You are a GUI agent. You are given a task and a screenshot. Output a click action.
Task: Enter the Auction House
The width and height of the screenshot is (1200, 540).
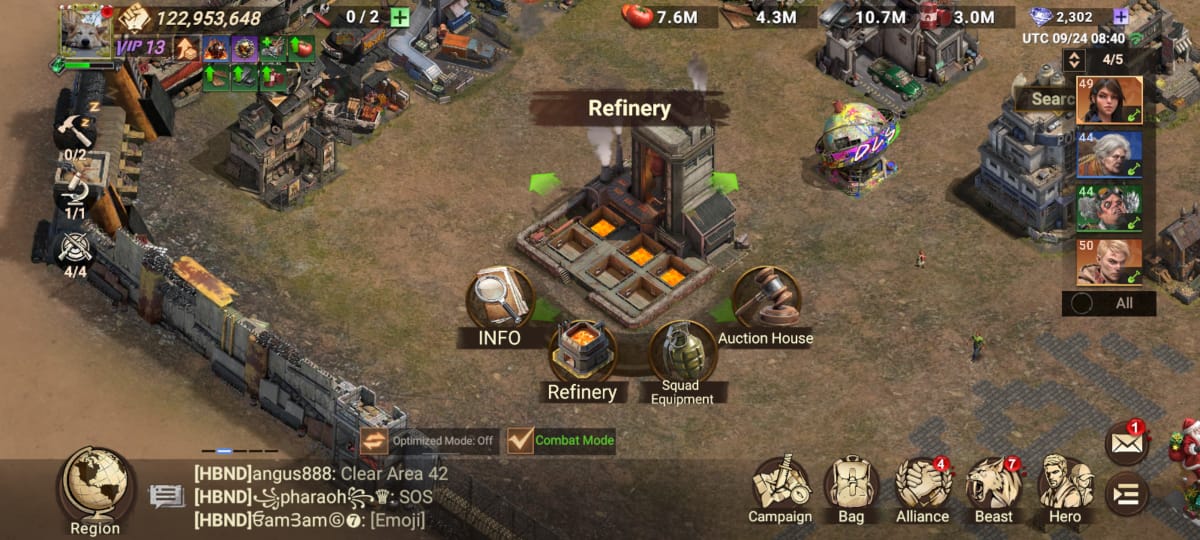click(766, 298)
